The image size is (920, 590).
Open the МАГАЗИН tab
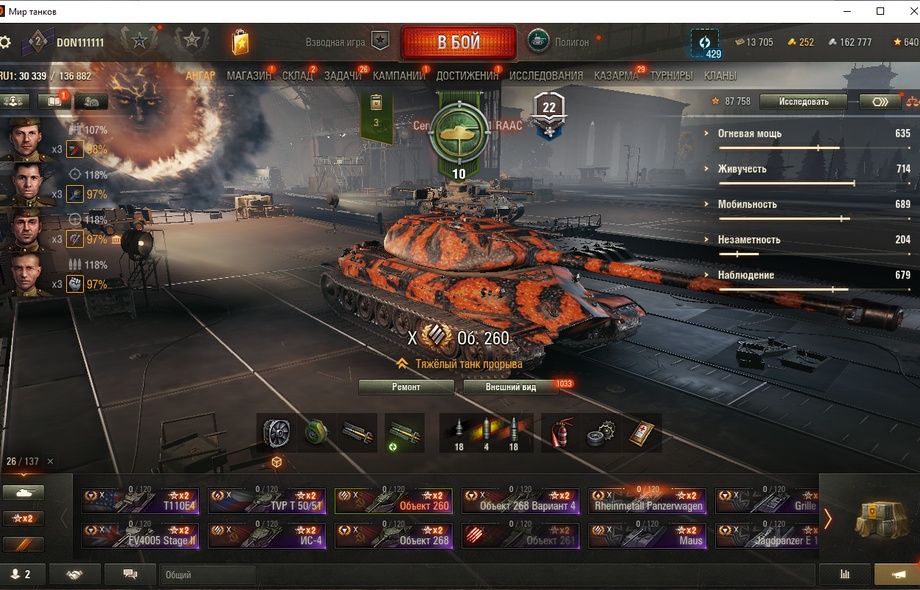(x=248, y=76)
